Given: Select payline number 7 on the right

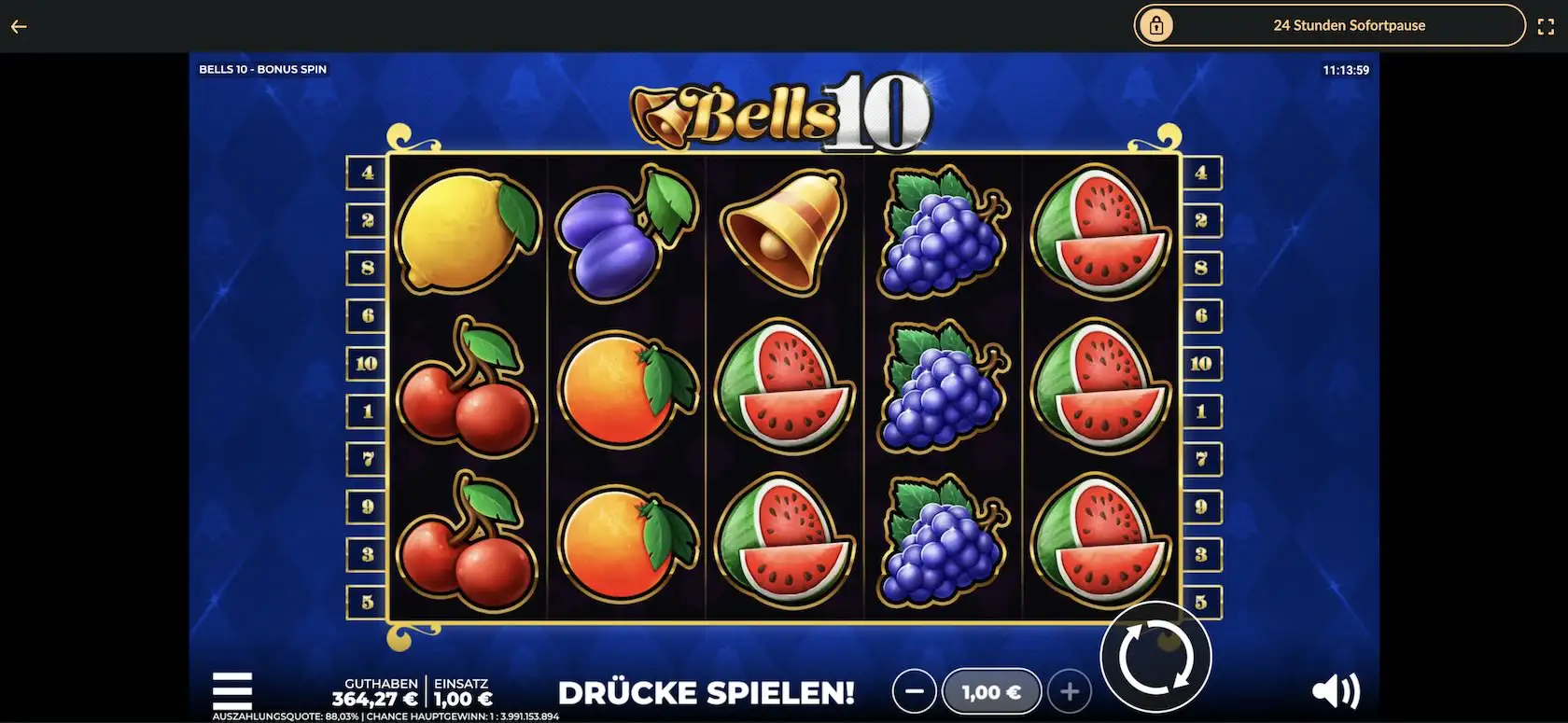Looking at the screenshot, I should point(1202,458).
